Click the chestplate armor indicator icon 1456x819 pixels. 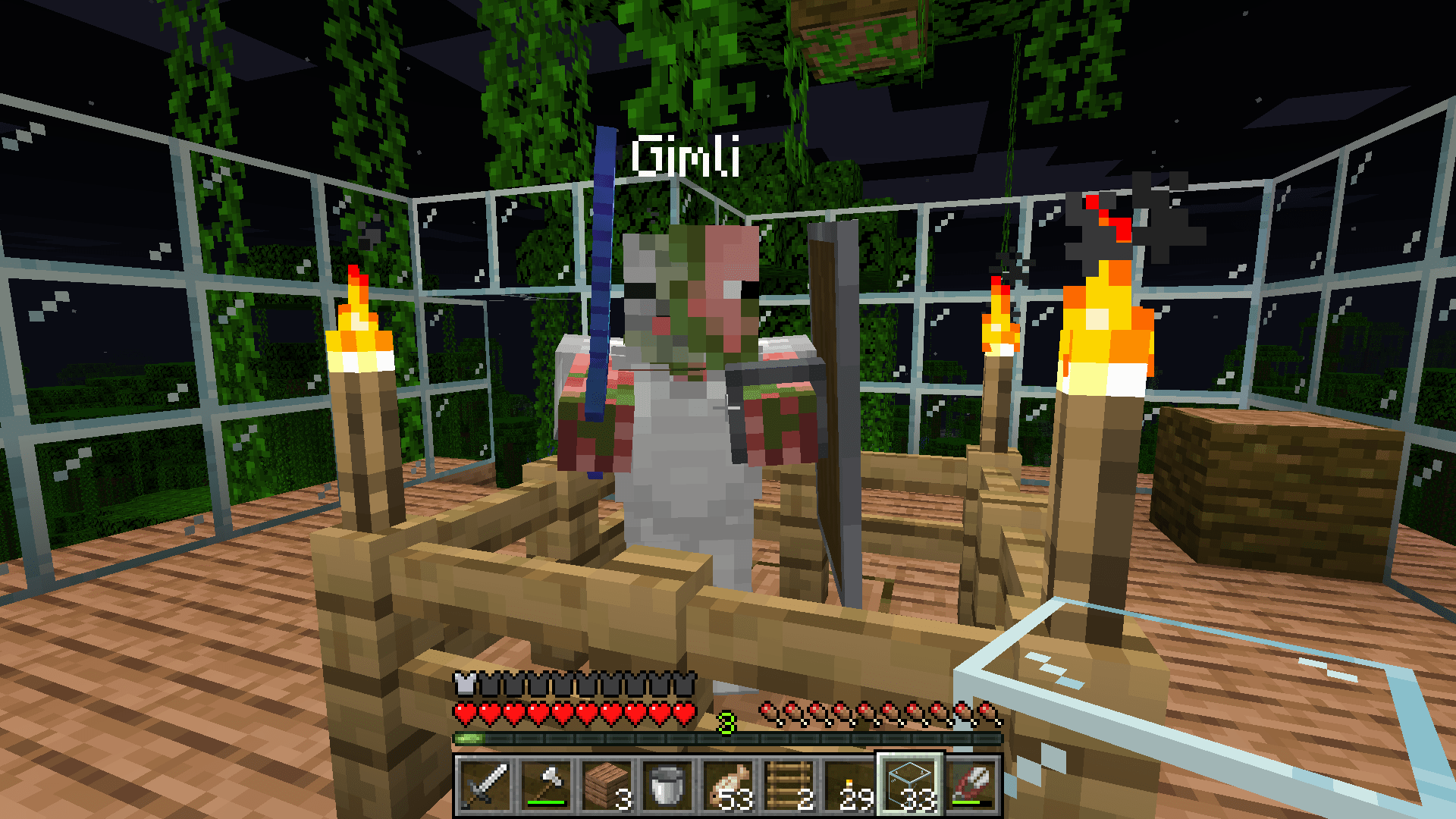coord(463,682)
